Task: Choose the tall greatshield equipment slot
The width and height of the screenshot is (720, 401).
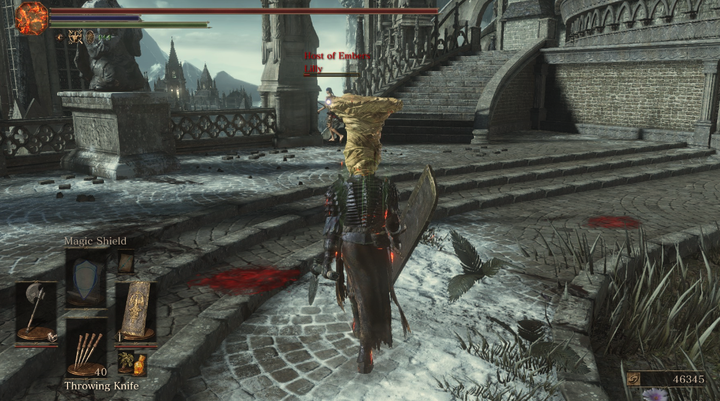Action: coord(135,311)
